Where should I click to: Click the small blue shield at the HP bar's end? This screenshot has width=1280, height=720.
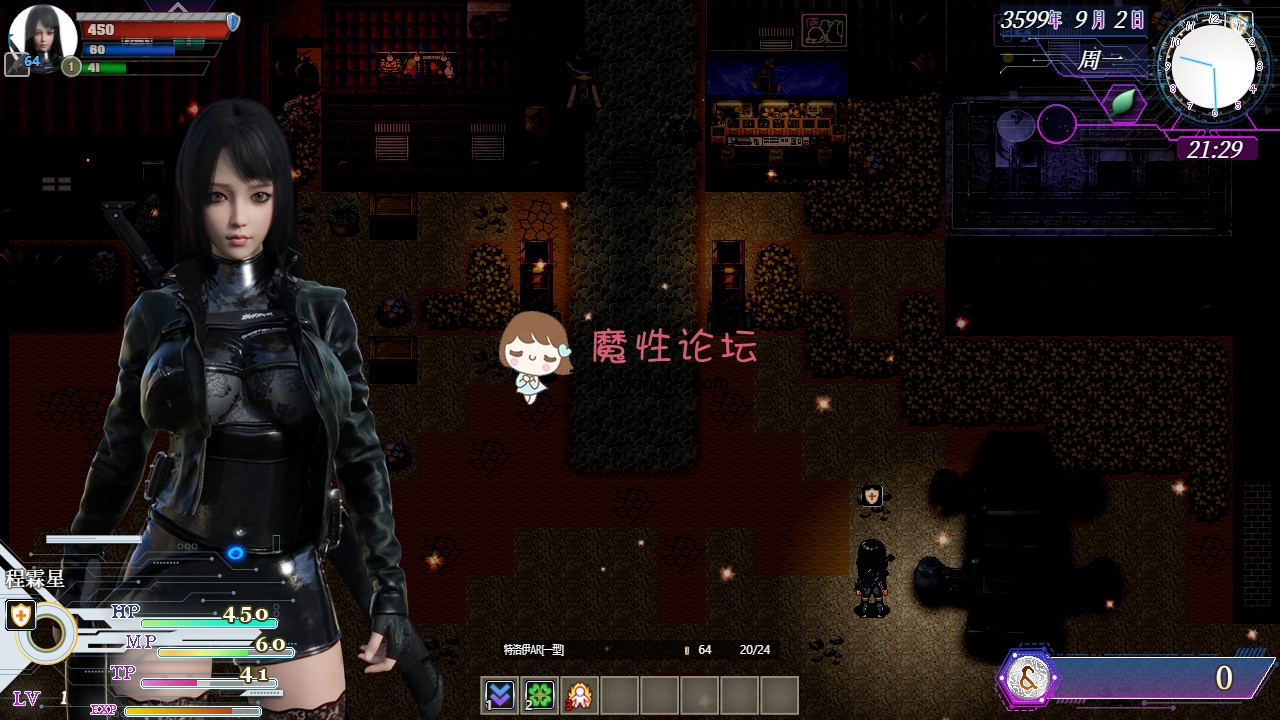pyautogui.click(x=231, y=22)
